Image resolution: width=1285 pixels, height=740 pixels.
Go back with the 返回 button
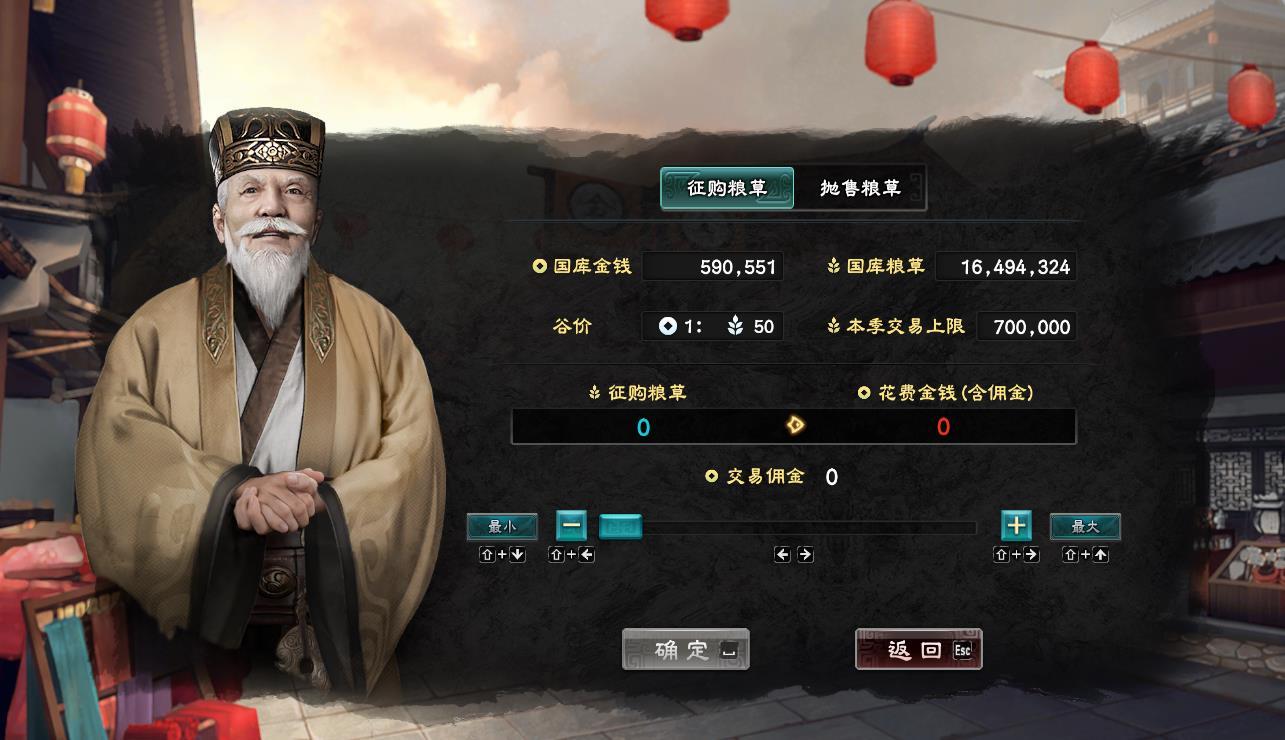tap(918, 650)
